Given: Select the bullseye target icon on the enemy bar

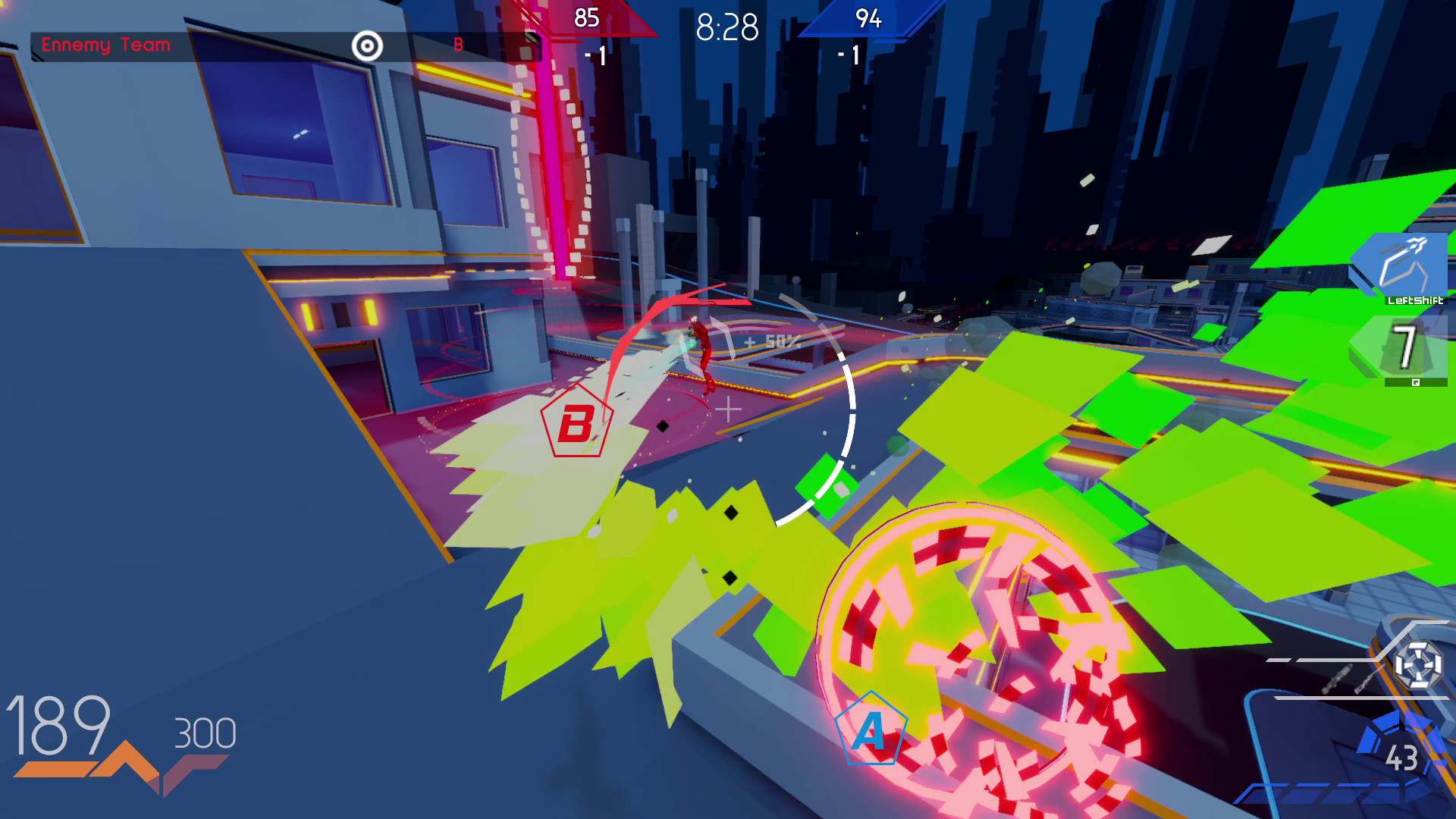Looking at the screenshot, I should tap(367, 45).
